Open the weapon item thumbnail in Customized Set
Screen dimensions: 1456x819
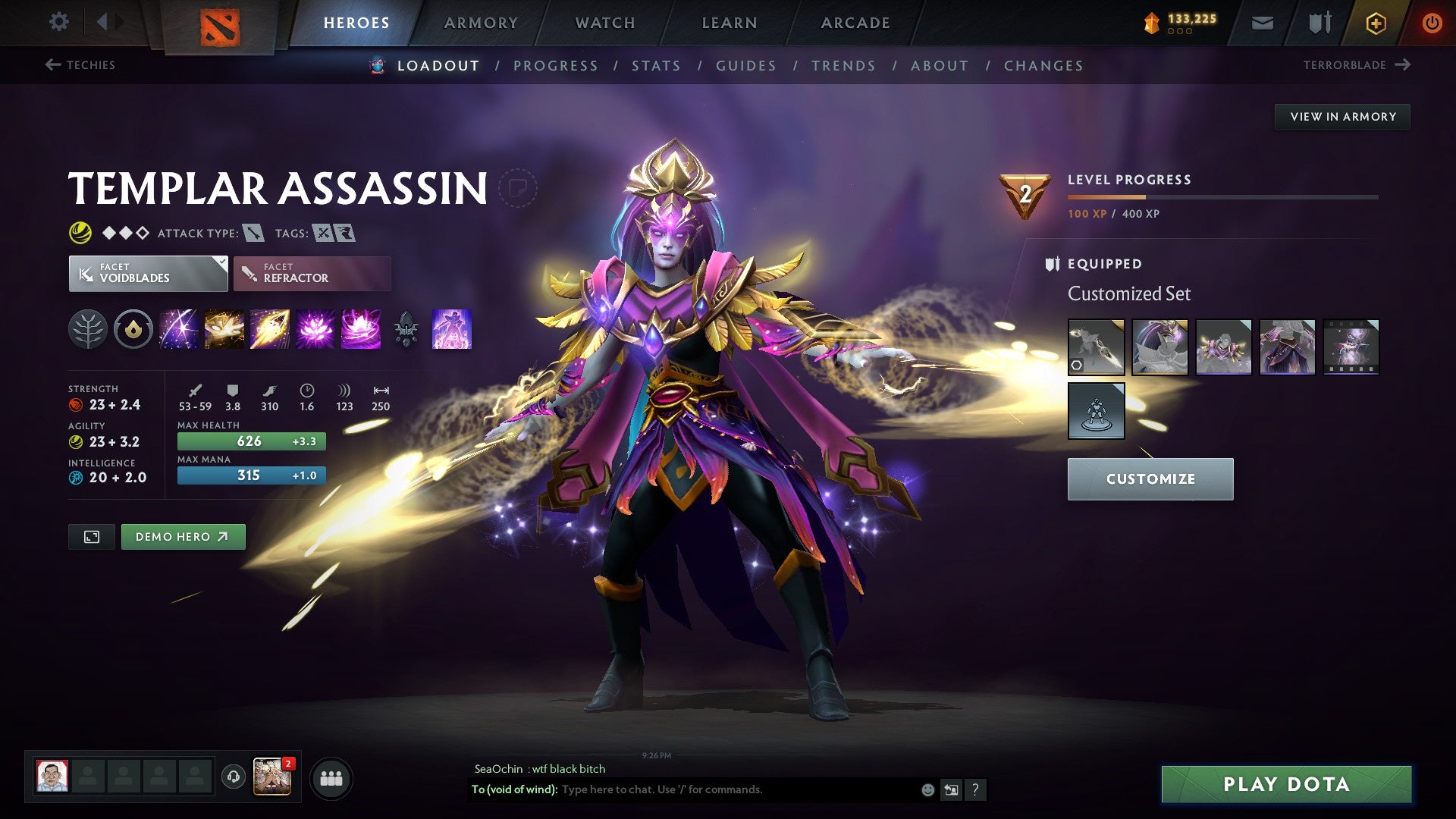point(1097,347)
